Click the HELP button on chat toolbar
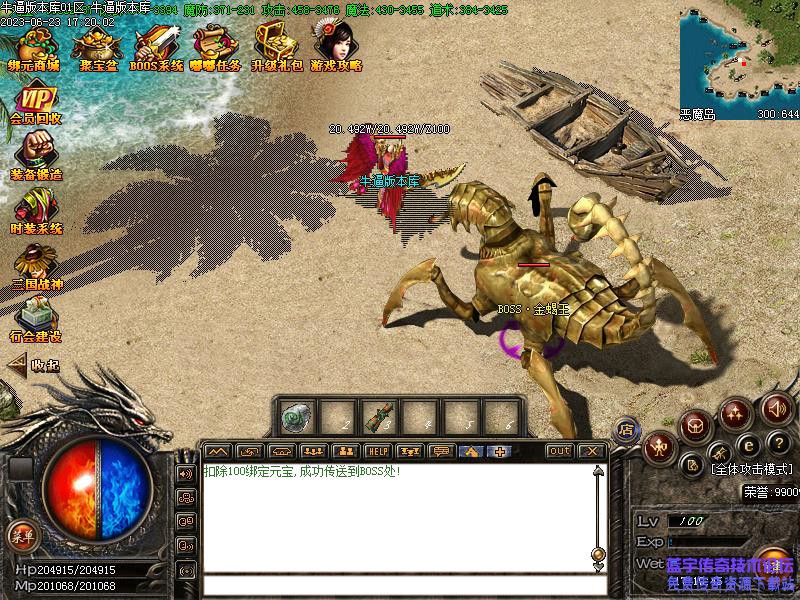The height and width of the screenshot is (600, 800). [377, 451]
